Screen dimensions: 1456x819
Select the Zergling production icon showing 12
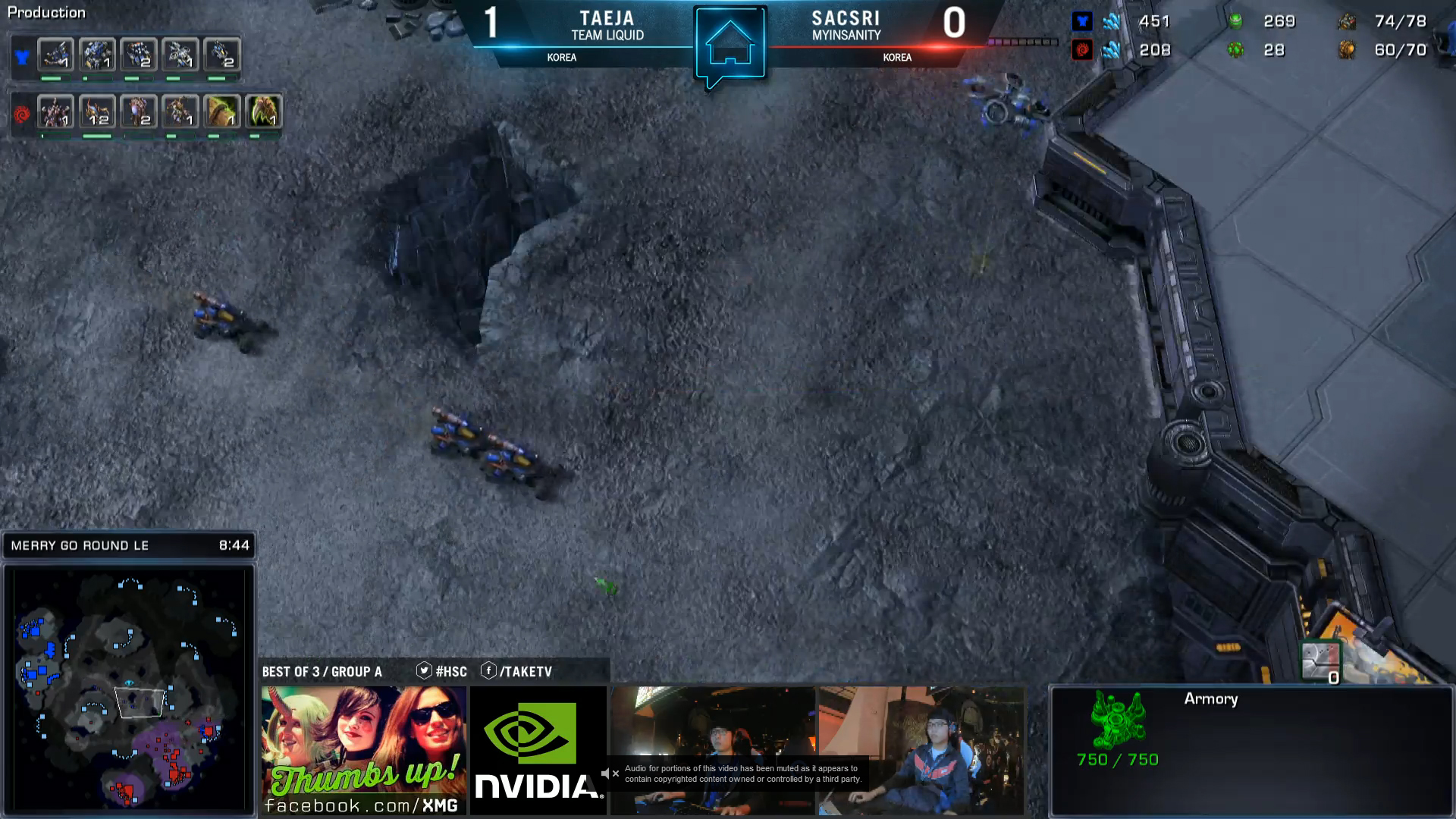(98, 112)
